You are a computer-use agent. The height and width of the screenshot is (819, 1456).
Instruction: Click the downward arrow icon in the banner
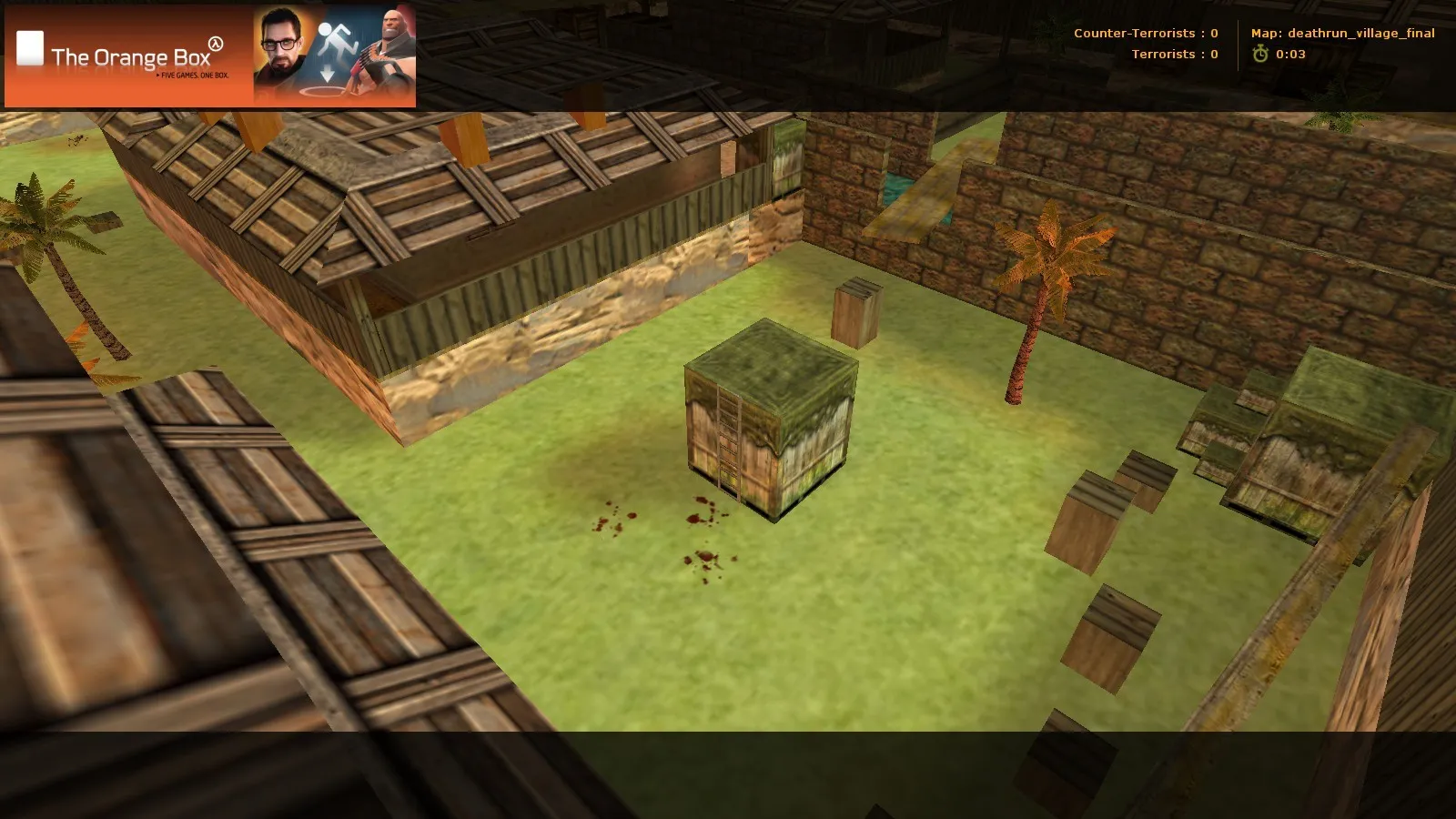(x=327, y=73)
